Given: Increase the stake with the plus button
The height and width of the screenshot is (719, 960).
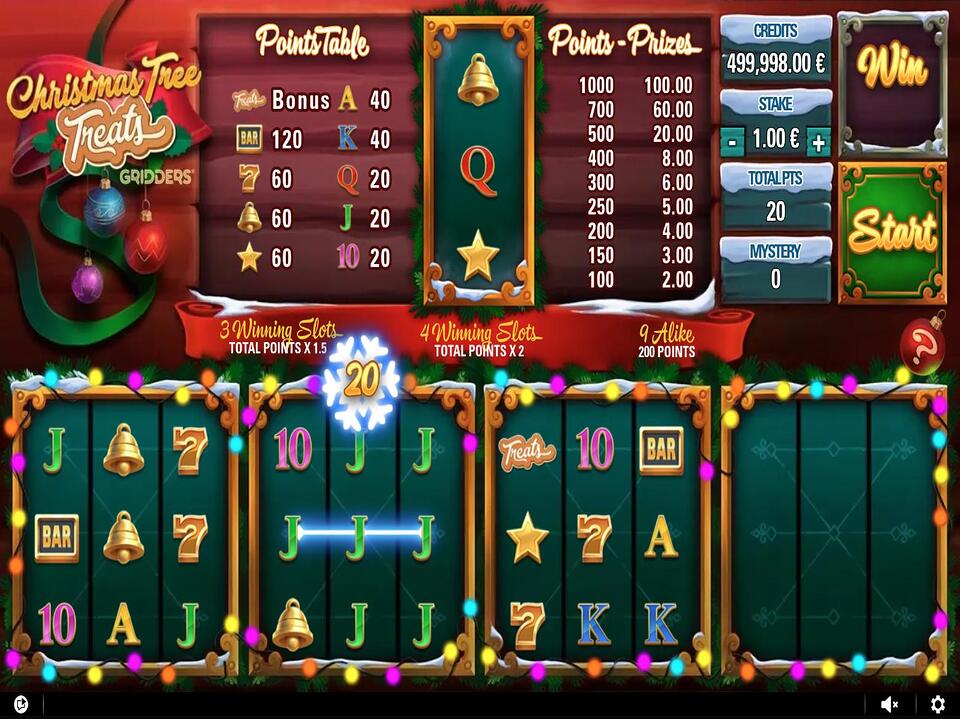Looking at the screenshot, I should (x=818, y=142).
